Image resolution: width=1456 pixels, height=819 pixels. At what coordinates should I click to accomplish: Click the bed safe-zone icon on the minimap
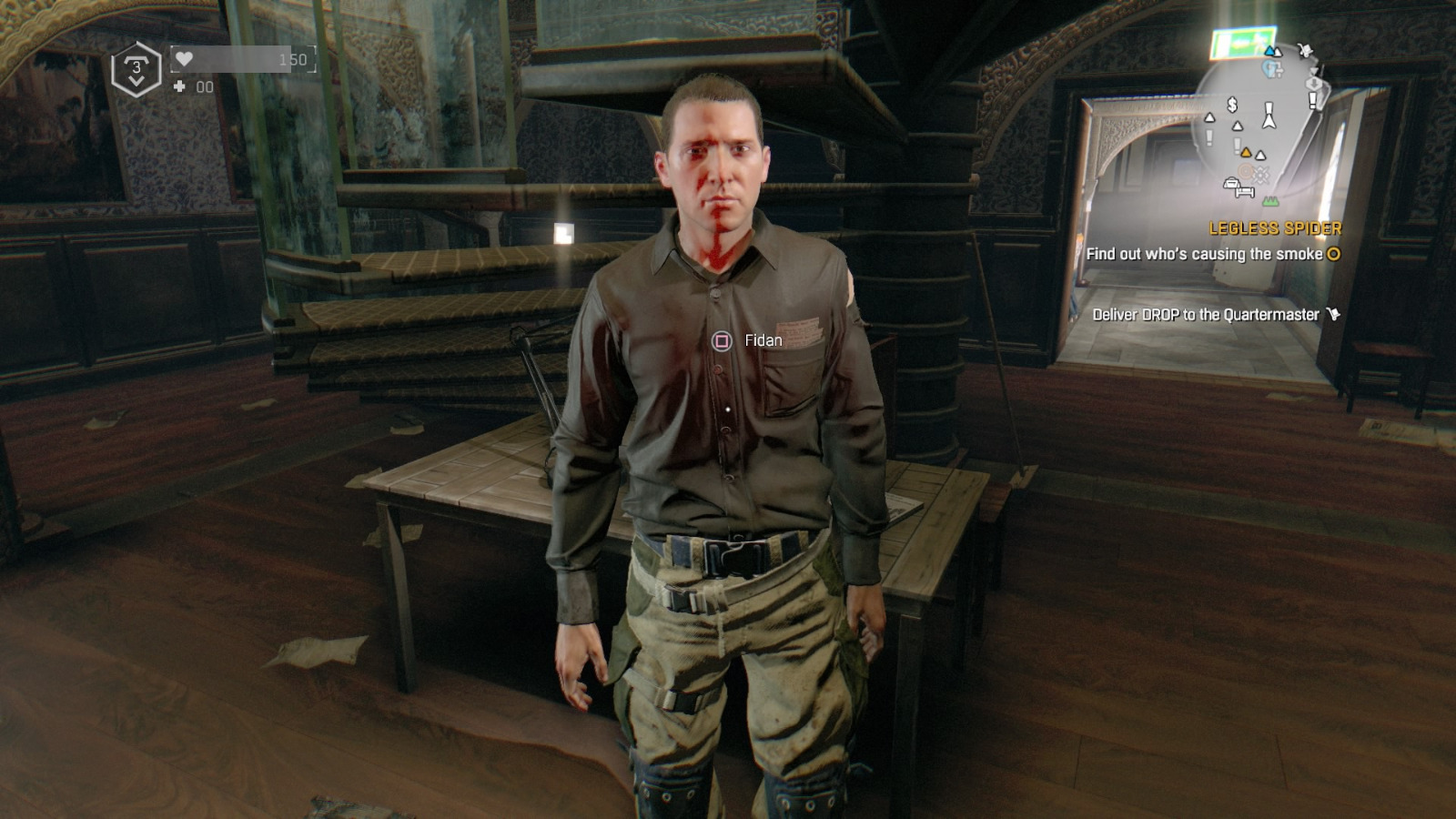pos(1244,191)
